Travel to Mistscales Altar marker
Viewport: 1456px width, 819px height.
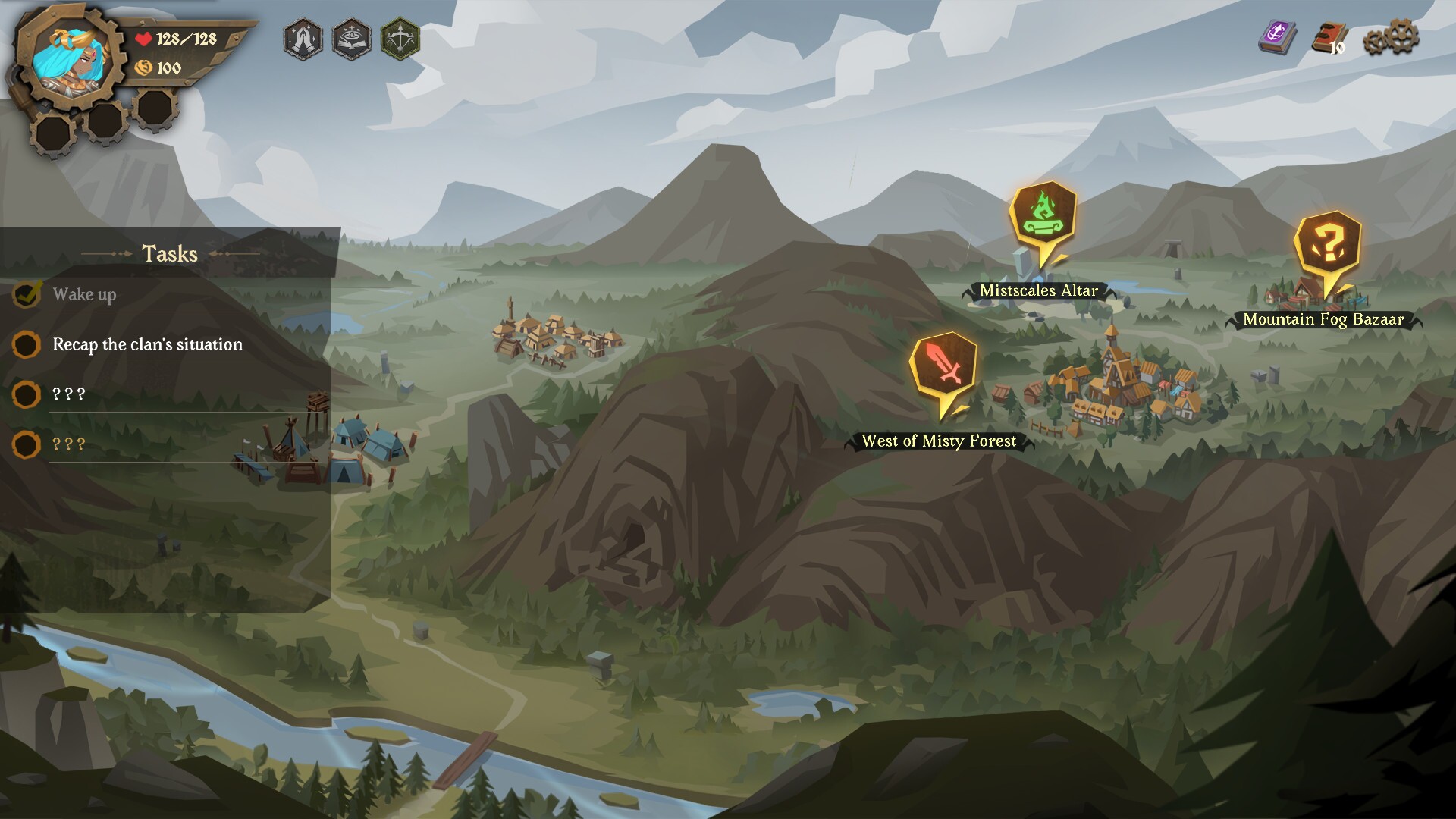(x=1043, y=216)
